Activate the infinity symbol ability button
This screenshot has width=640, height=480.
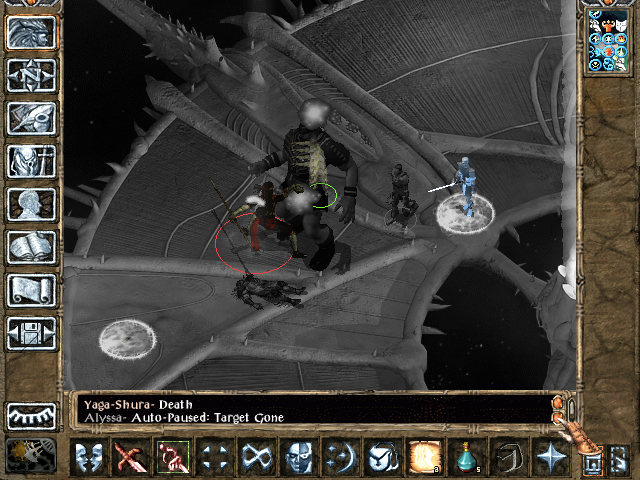tap(255, 457)
